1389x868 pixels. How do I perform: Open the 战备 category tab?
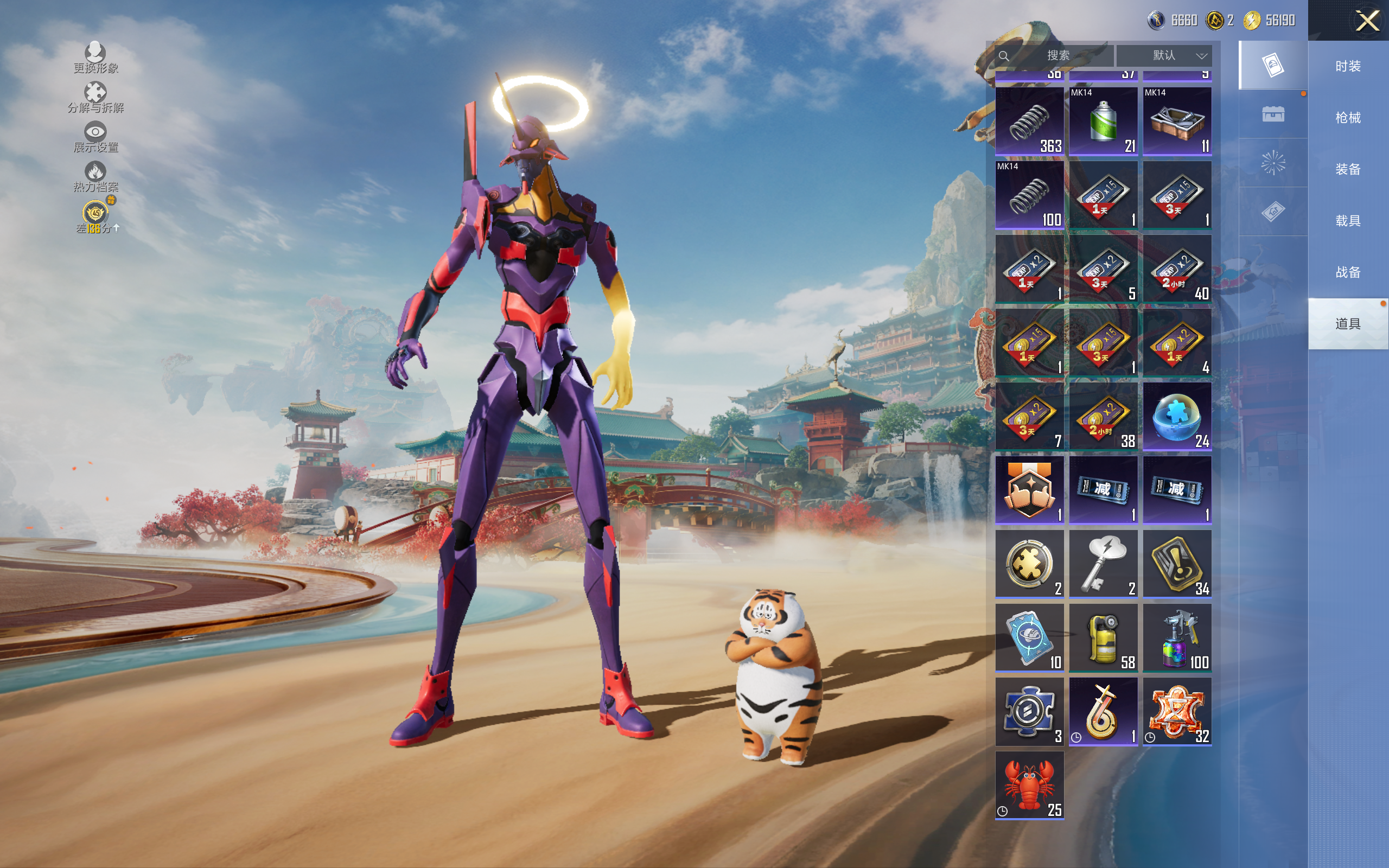tap(1347, 272)
